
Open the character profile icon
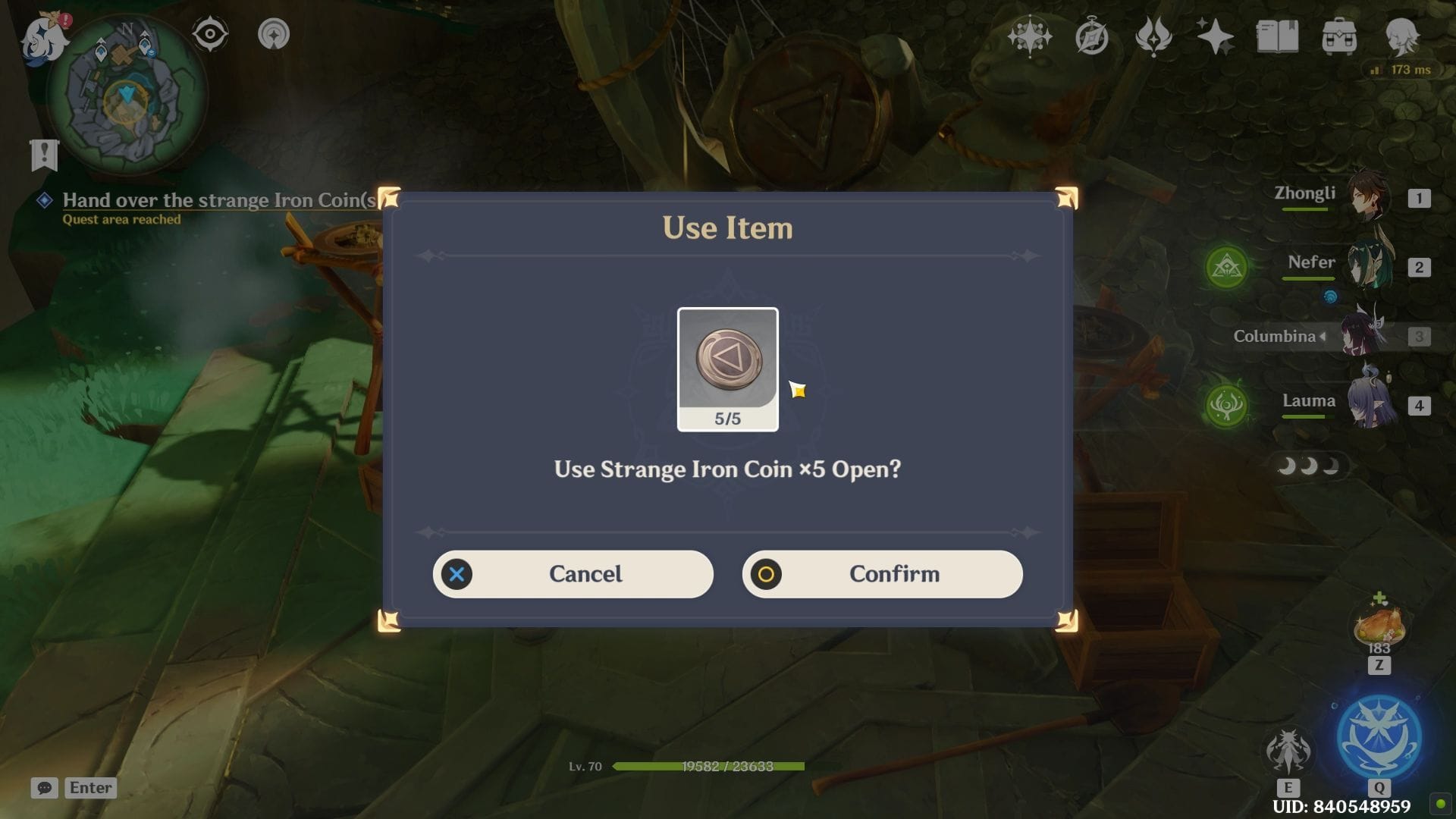tap(1401, 36)
